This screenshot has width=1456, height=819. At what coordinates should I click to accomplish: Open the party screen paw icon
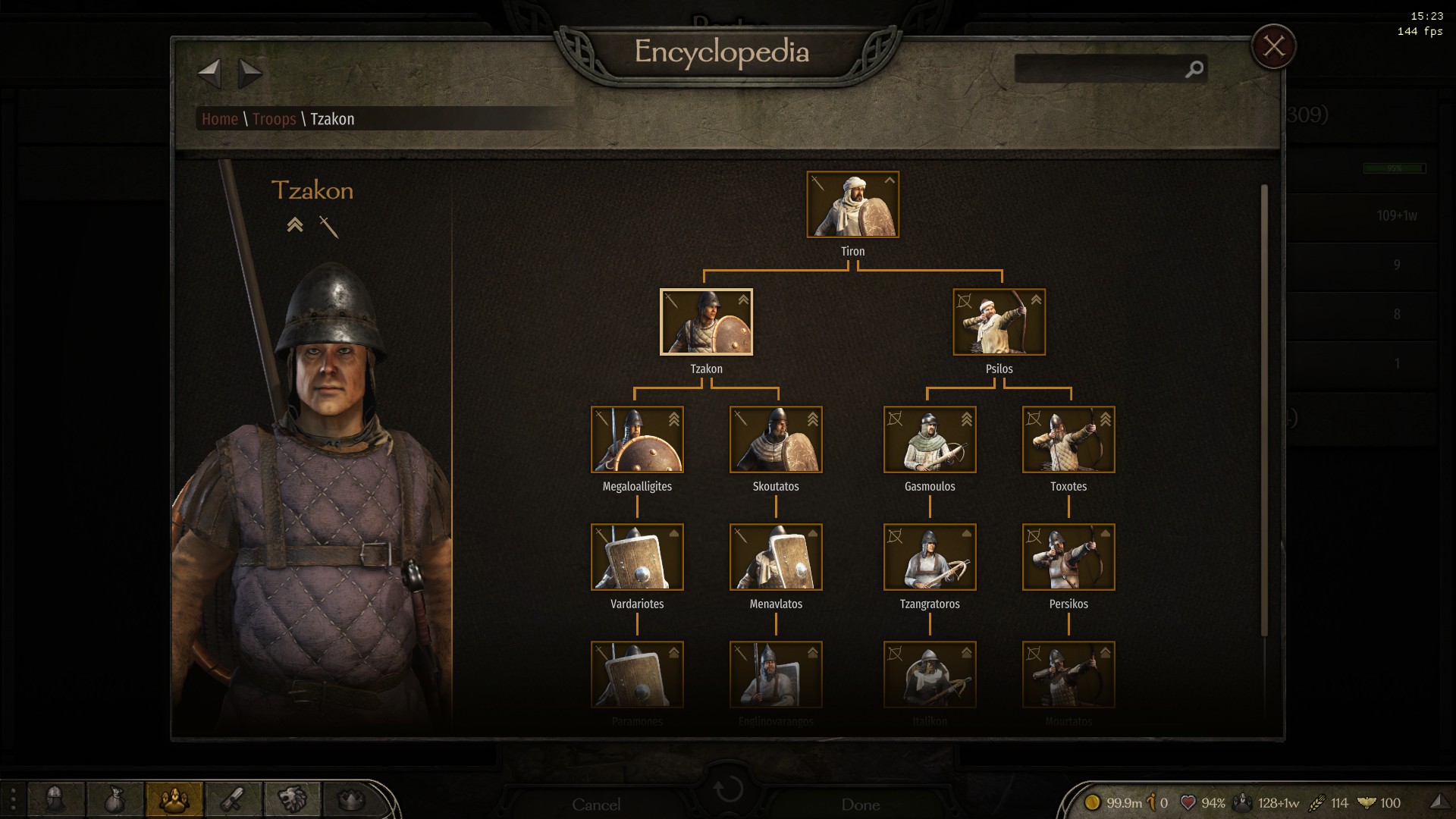pos(174,799)
